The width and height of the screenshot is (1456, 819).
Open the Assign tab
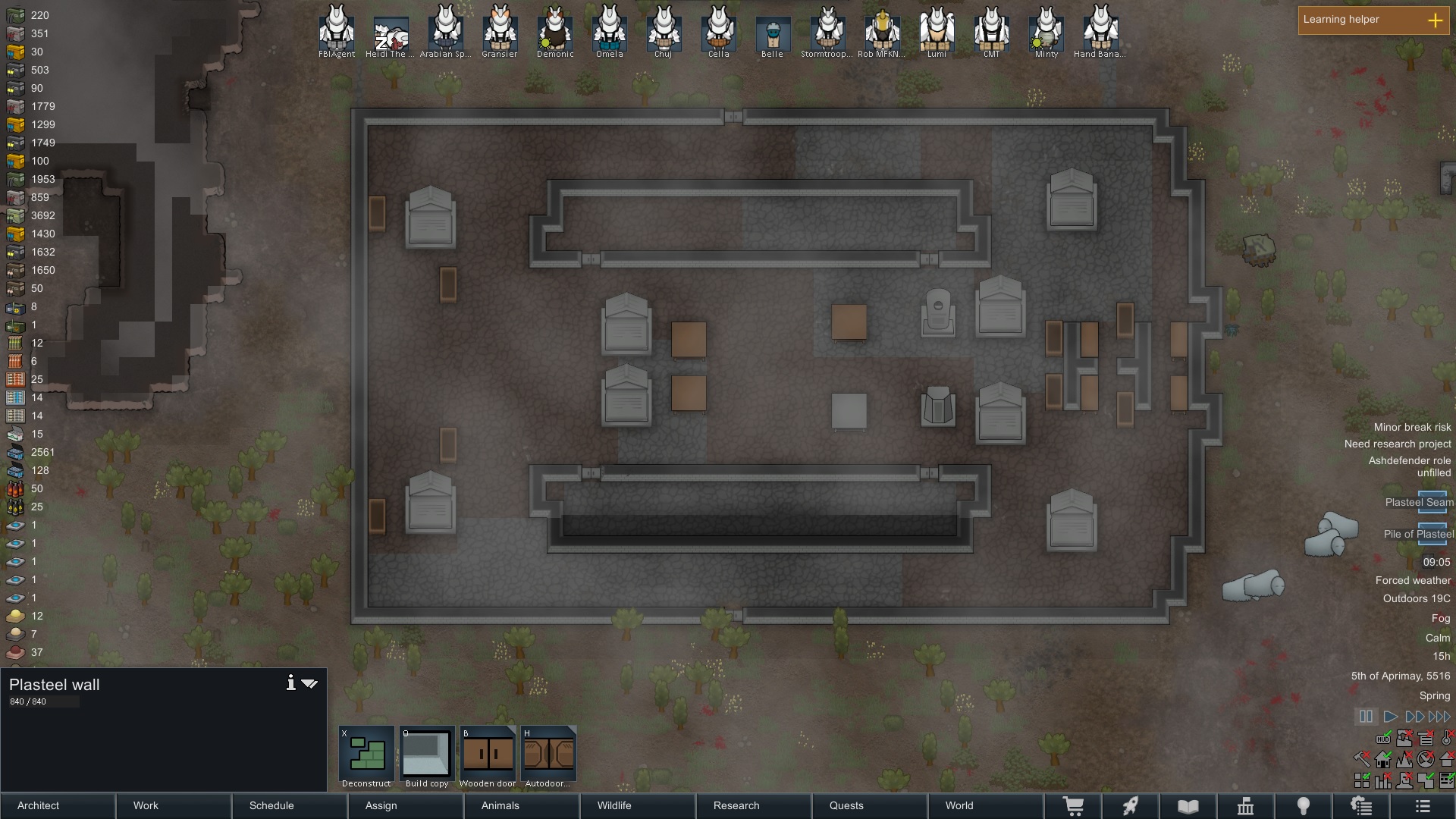[x=381, y=805]
